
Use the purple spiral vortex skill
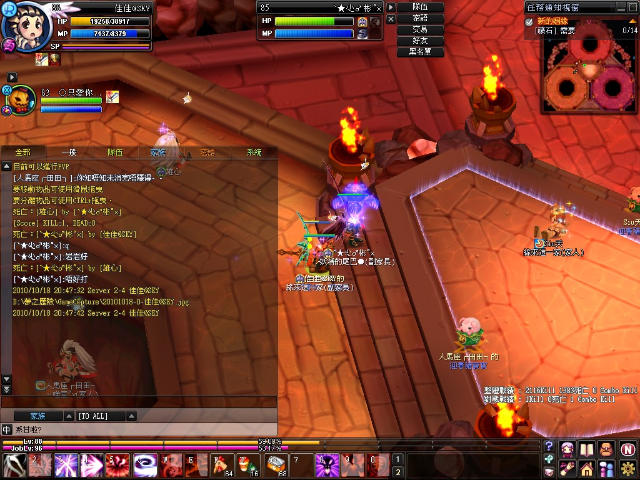tap(144, 465)
